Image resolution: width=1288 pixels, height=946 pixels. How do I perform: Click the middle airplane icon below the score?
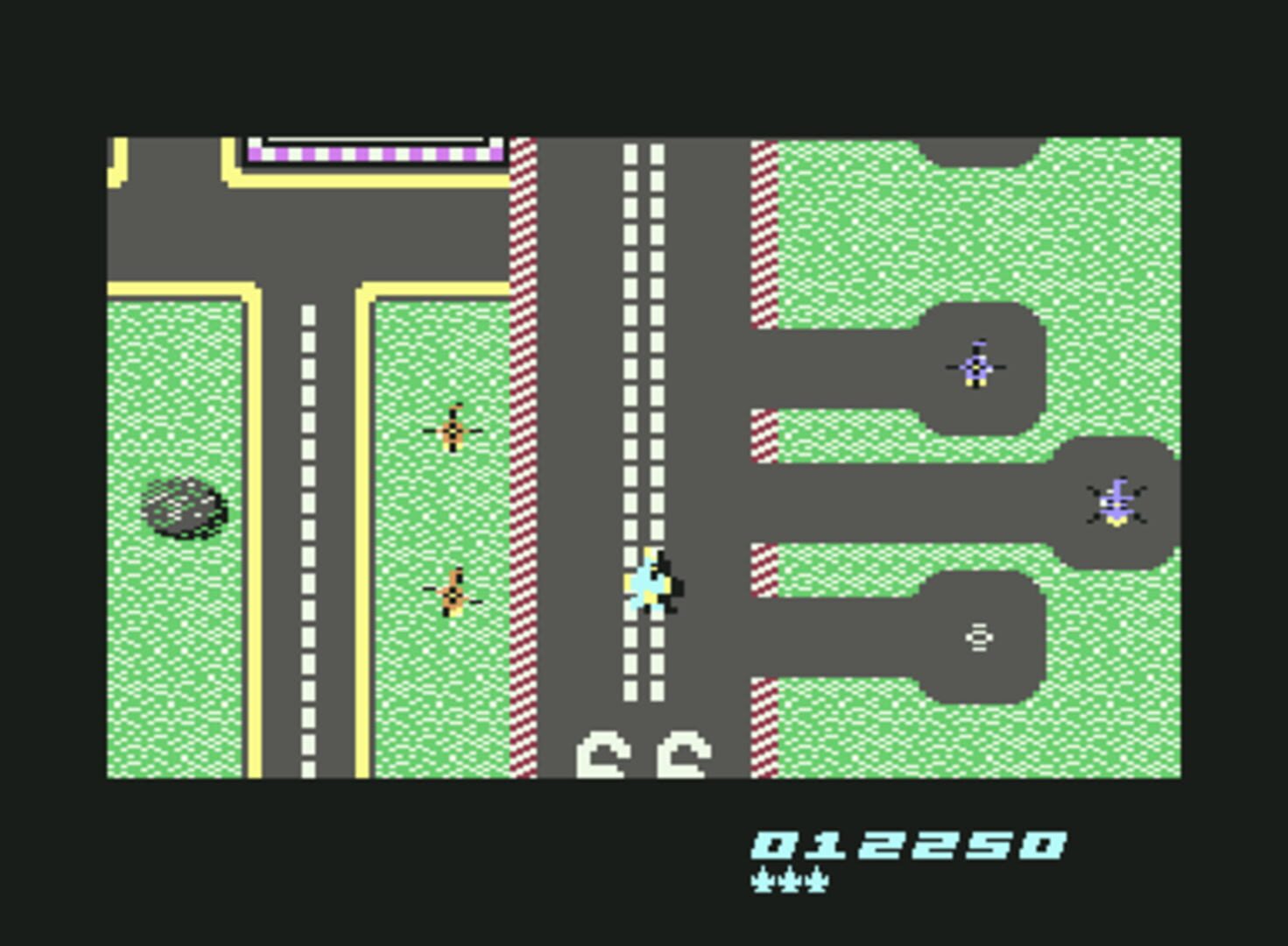click(x=789, y=879)
